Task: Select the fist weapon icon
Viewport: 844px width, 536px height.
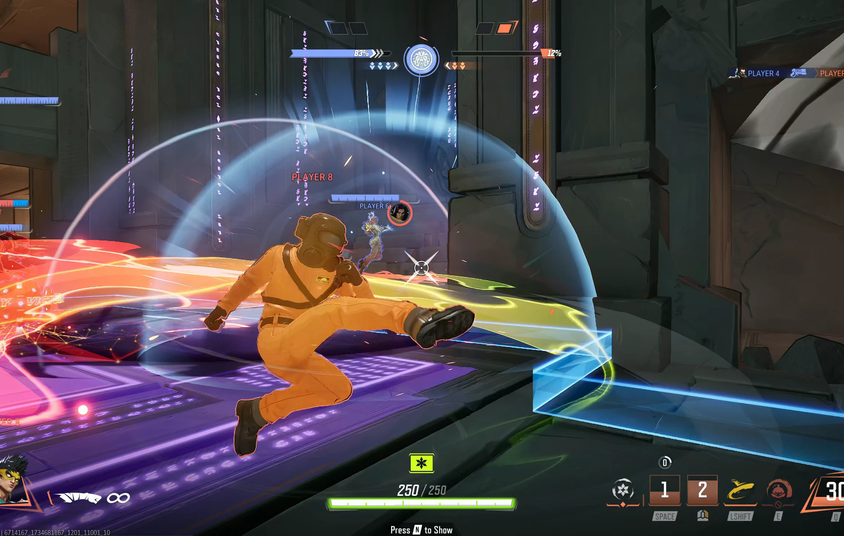Action: click(x=77, y=497)
